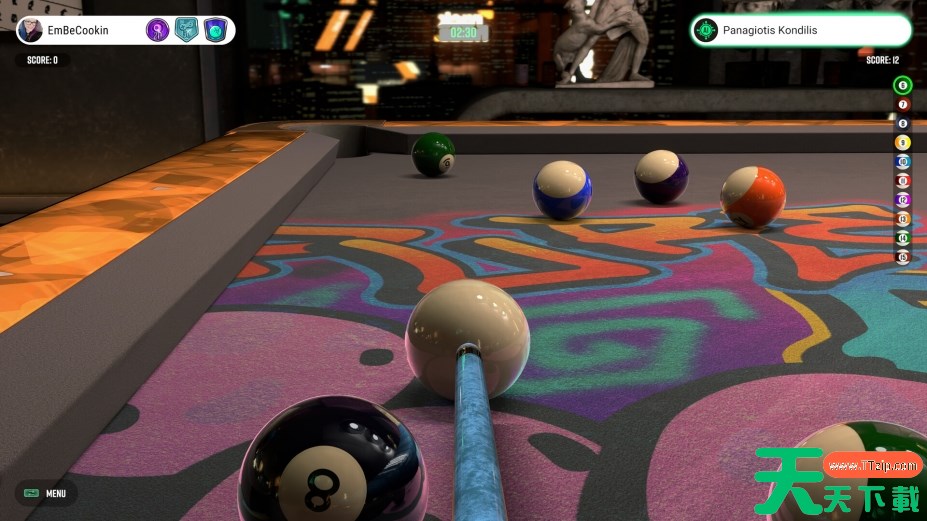
Task: Click Panagiotis Kondilis's AI avatar icon
Action: point(706,30)
